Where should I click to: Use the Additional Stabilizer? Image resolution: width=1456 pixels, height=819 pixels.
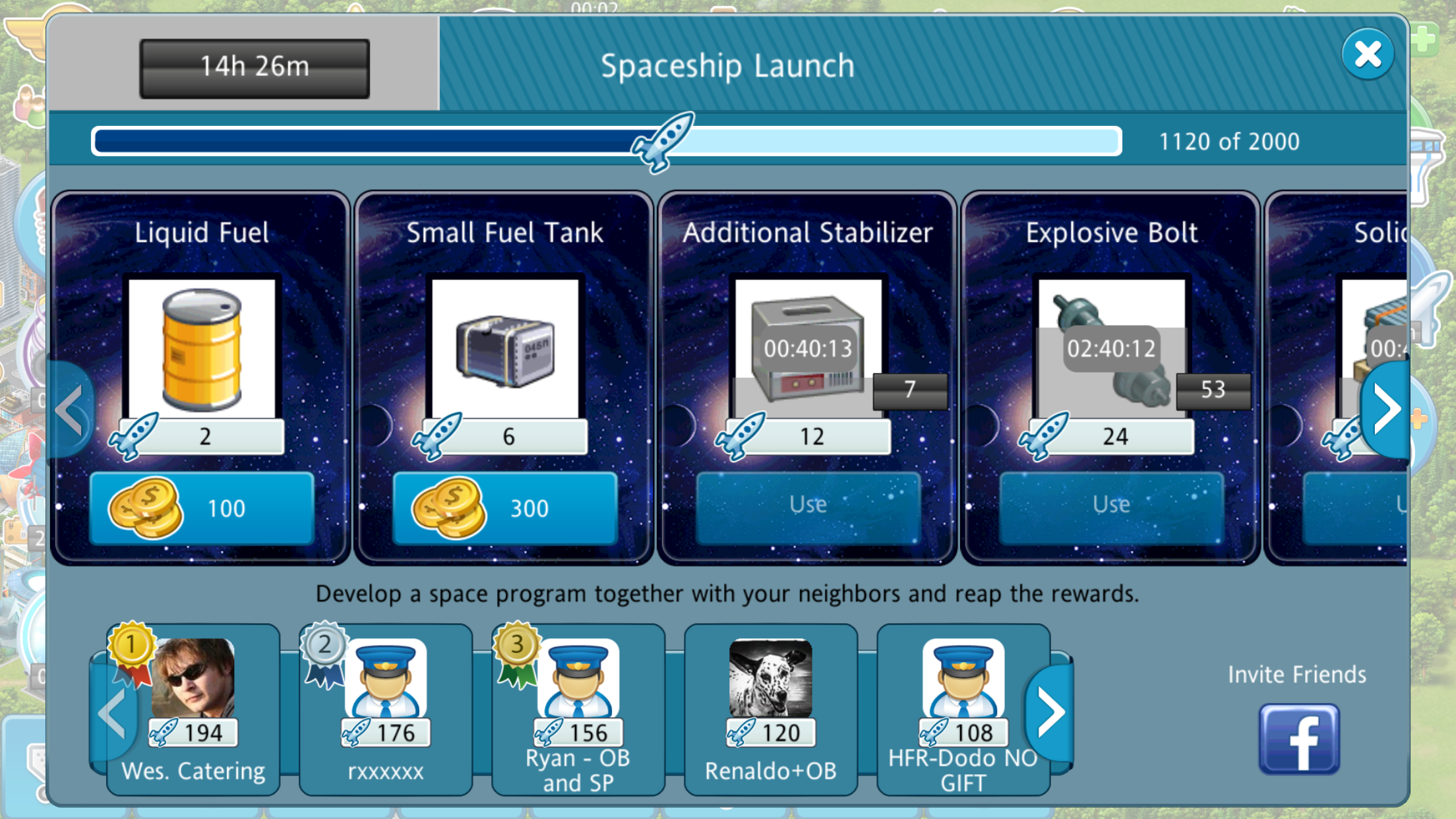click(x=808, y=506)
